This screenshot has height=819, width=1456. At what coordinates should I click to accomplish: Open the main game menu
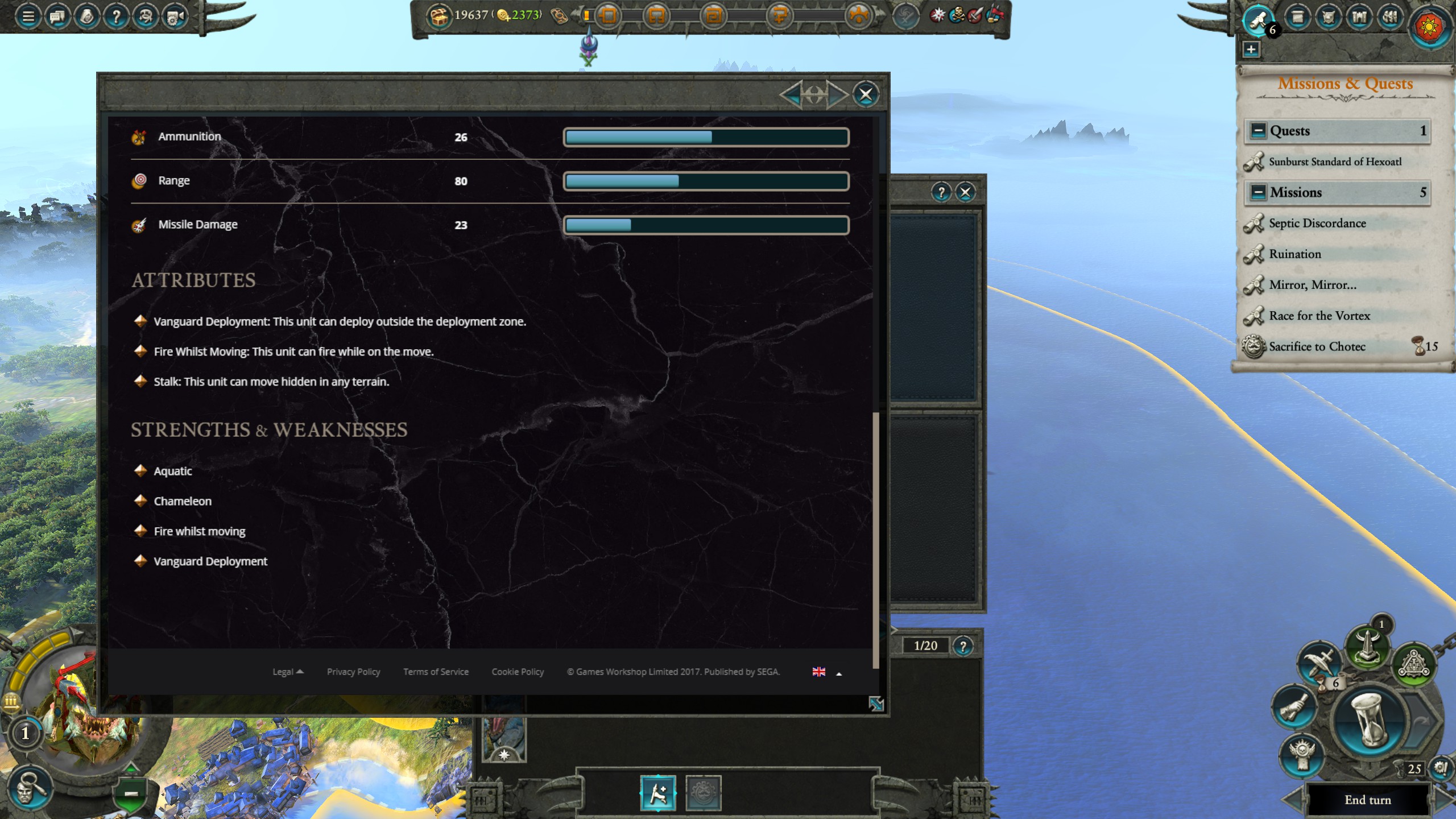pyautogui.click(x=28, y=16)
